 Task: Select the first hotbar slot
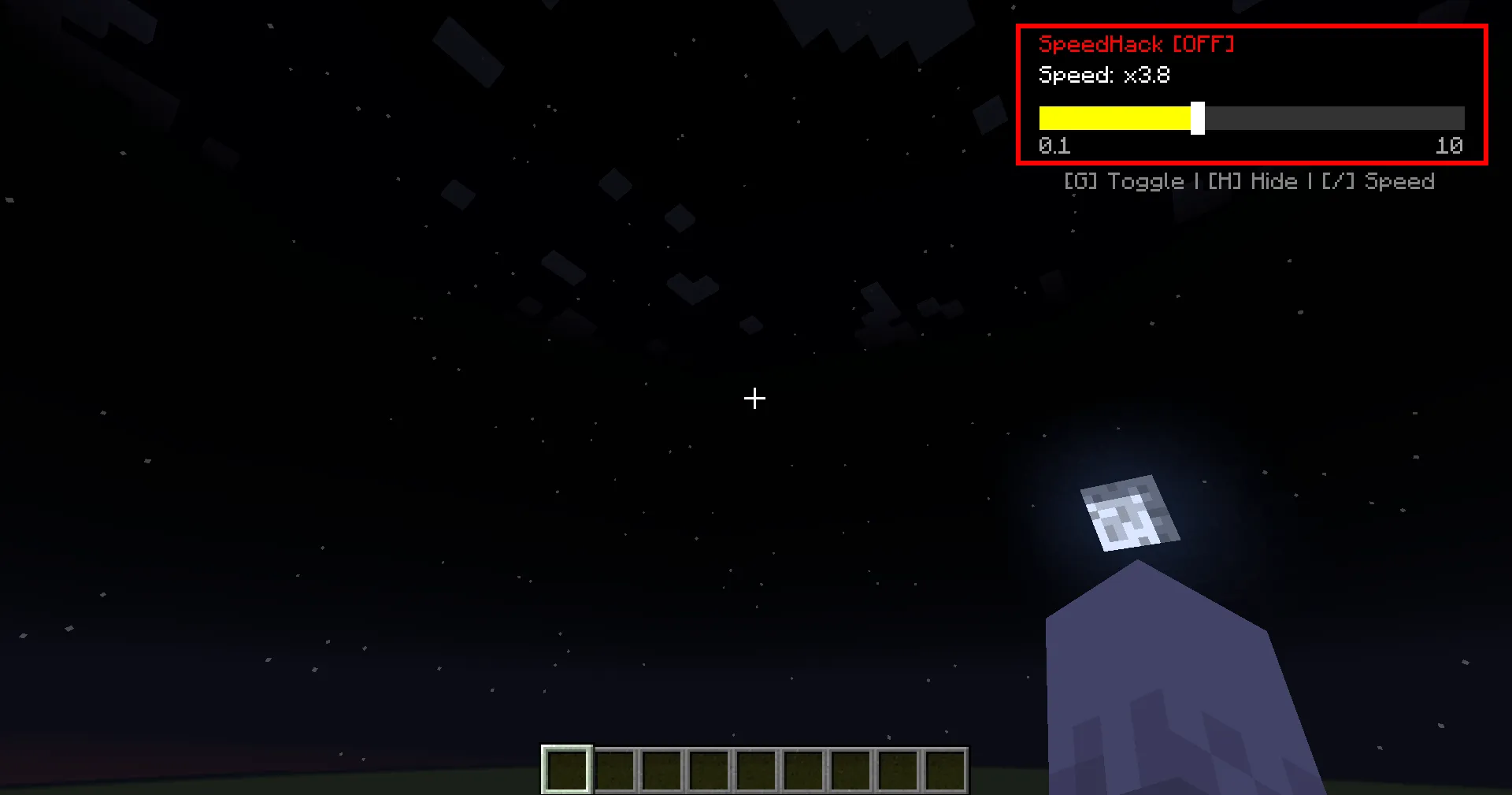pos(565,770)
